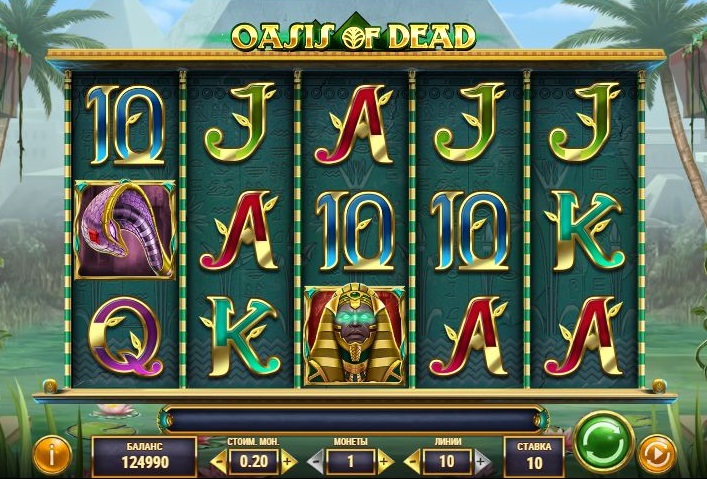Add more paylines with the Линии plus

[x=481, y=462]
